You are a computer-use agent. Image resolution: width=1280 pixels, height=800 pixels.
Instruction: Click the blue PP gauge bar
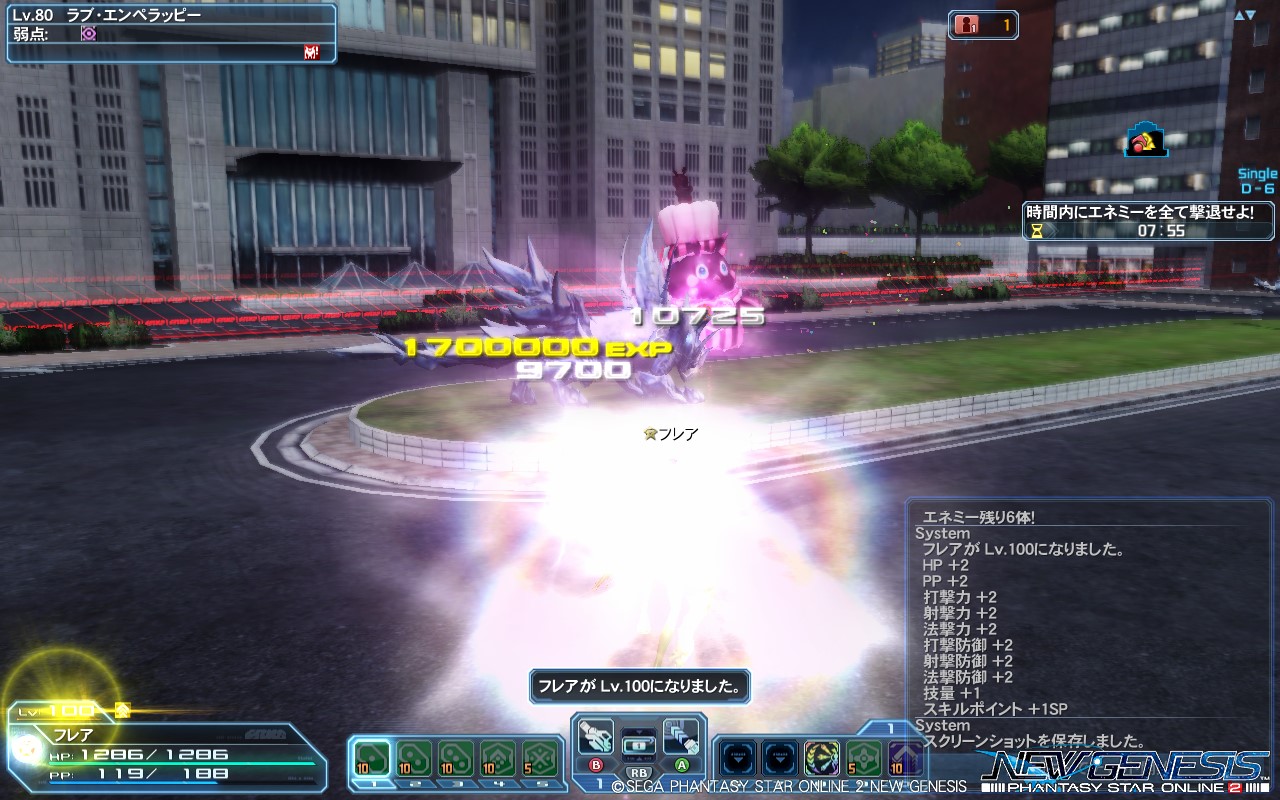[133, 782]
